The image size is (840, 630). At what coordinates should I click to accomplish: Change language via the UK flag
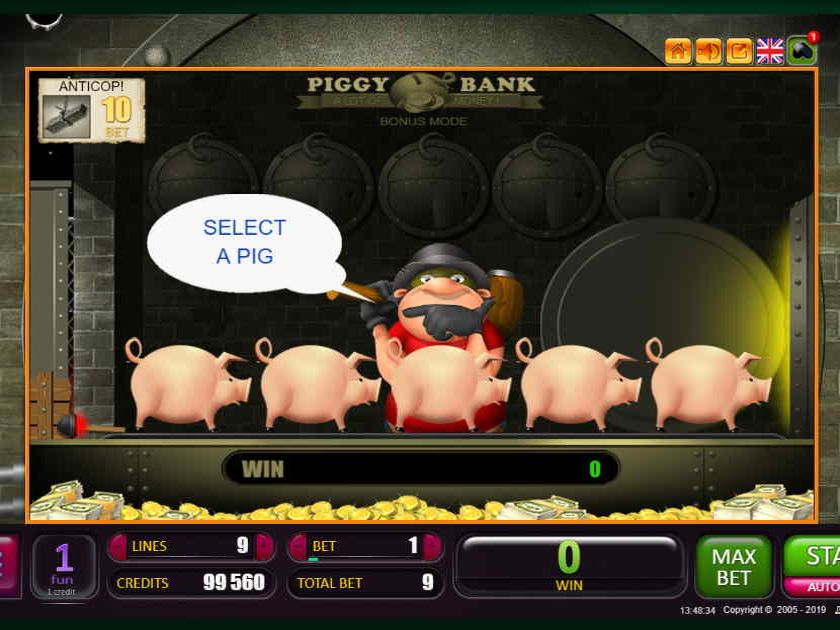click(x=769, y=50)
